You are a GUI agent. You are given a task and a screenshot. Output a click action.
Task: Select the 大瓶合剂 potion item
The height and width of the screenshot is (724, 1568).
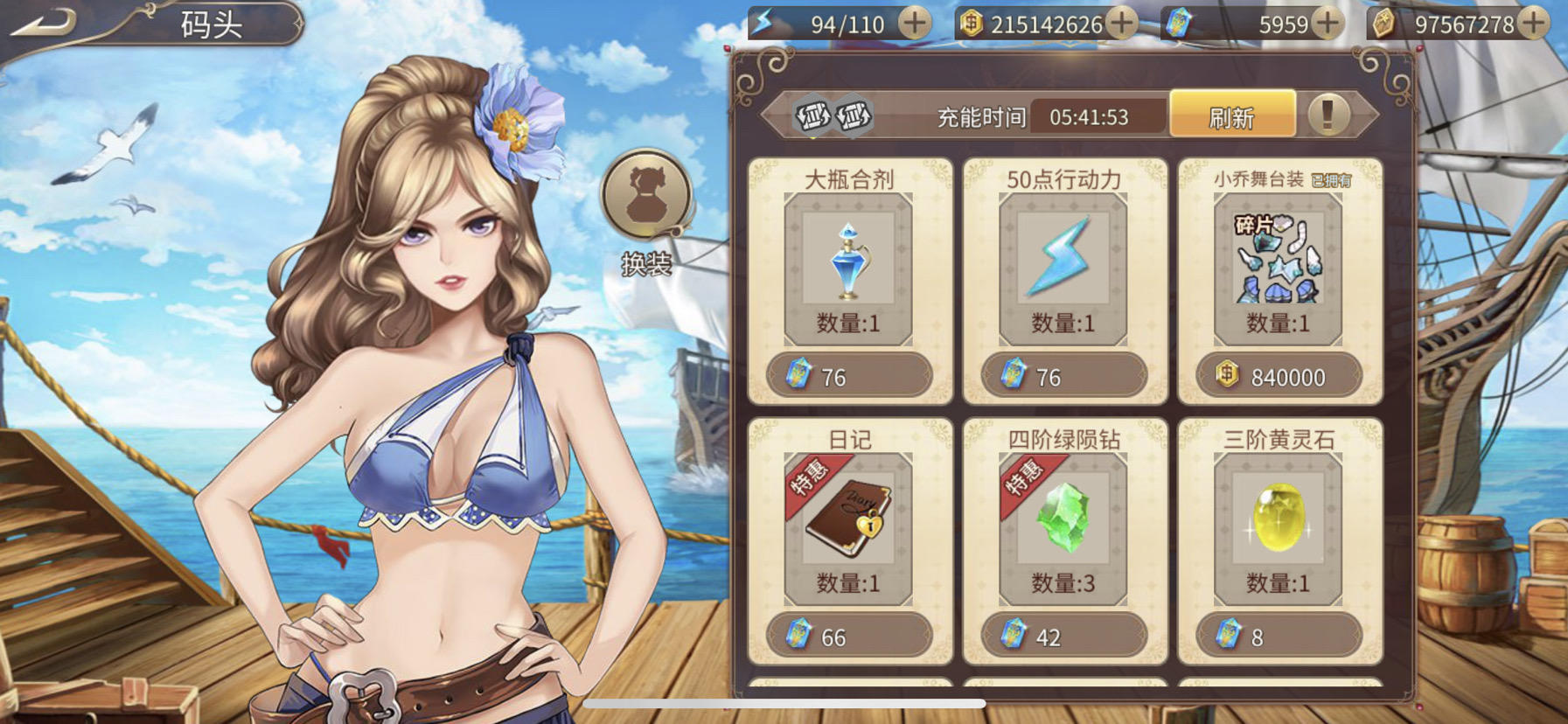click(x=847, y=263)
